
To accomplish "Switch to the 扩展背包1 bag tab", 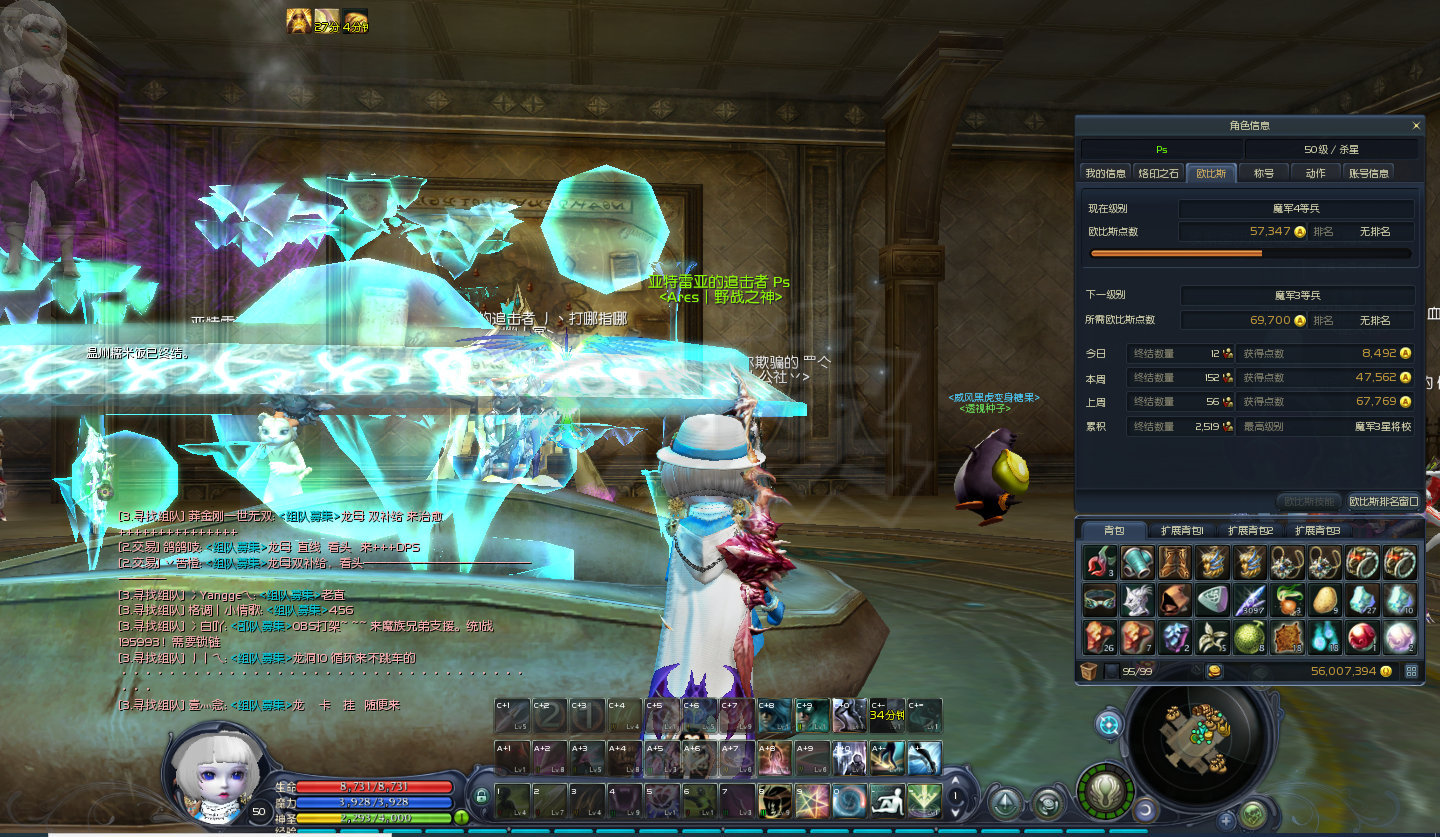I will click(x=1182, y=530).
